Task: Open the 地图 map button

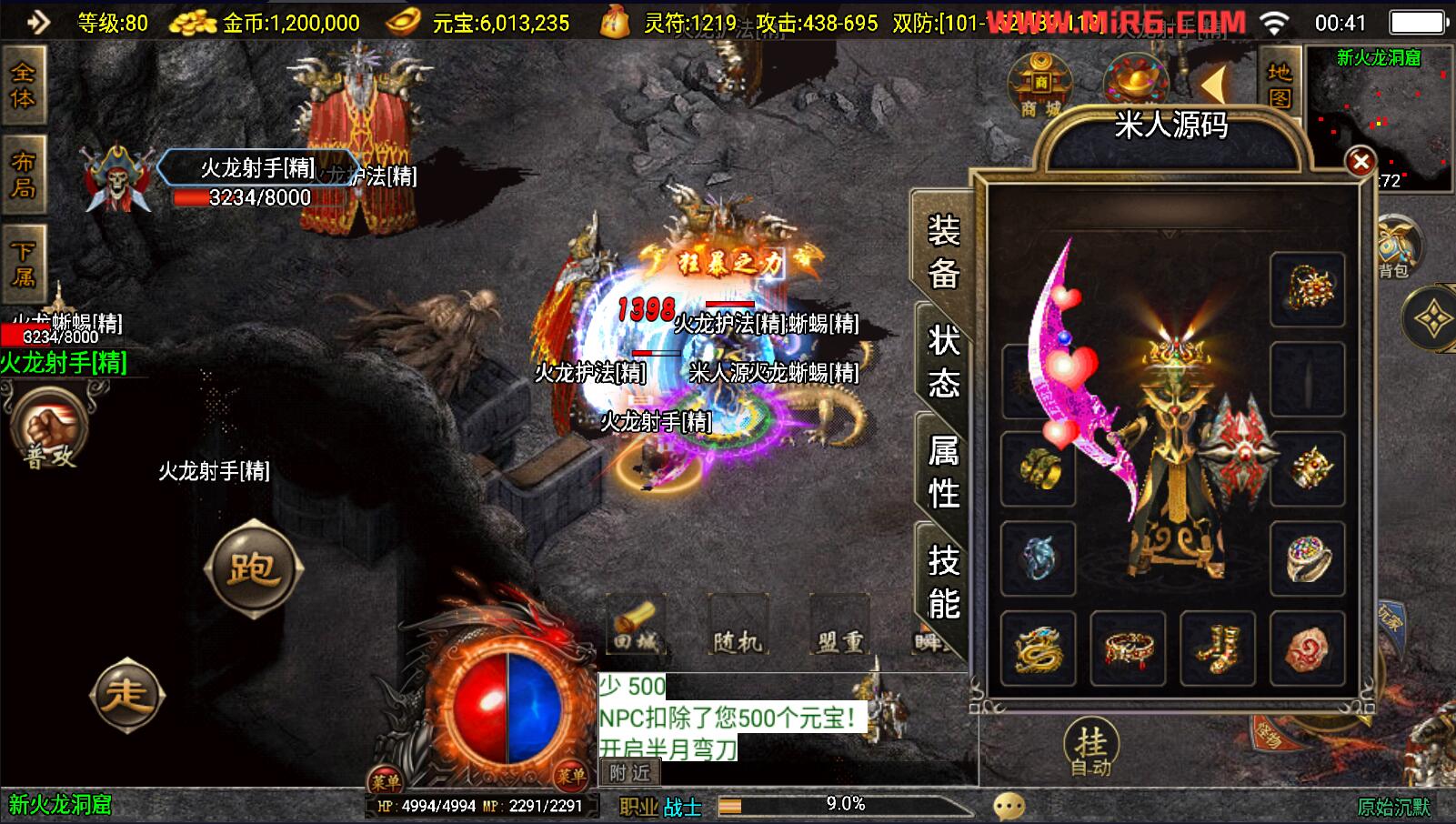Action: (1280, 84)
